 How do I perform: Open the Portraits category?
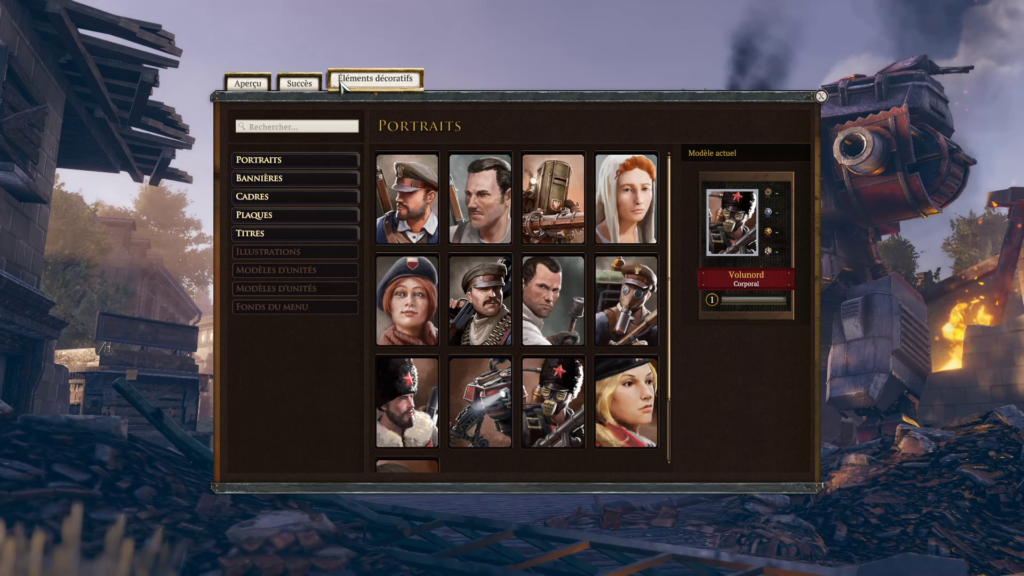pyautogui.click(x=296, y=160)
